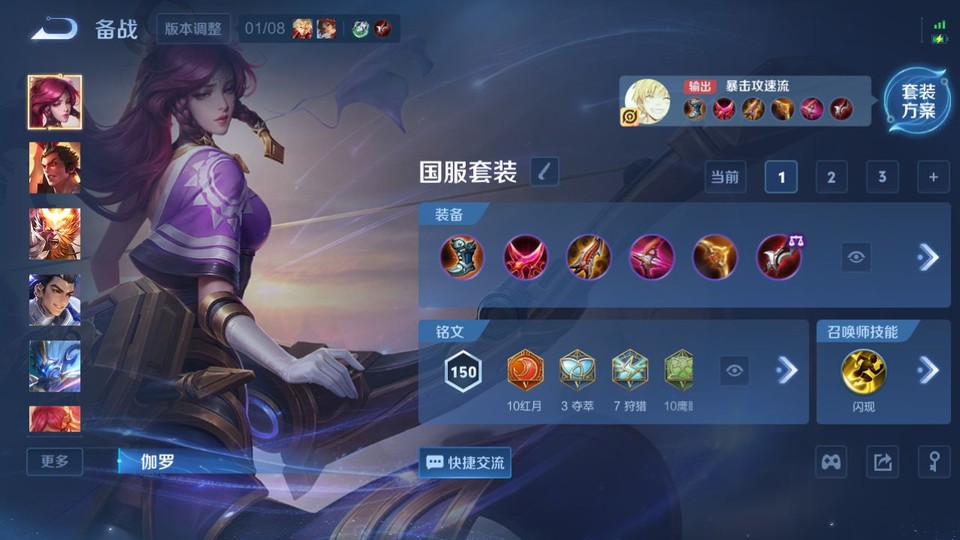Switch to the 当前 preset tab
This screenshot has height=540, width=960.
click(725, 177)
